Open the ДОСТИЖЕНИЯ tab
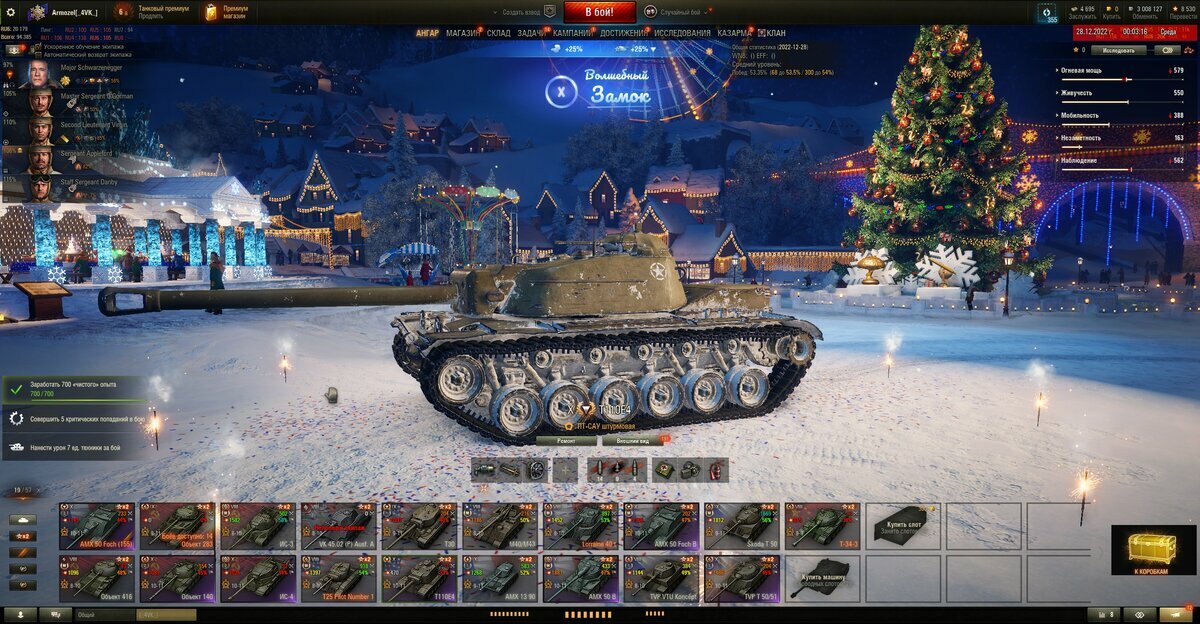1200x624 pixels. [x=622, y=33]
